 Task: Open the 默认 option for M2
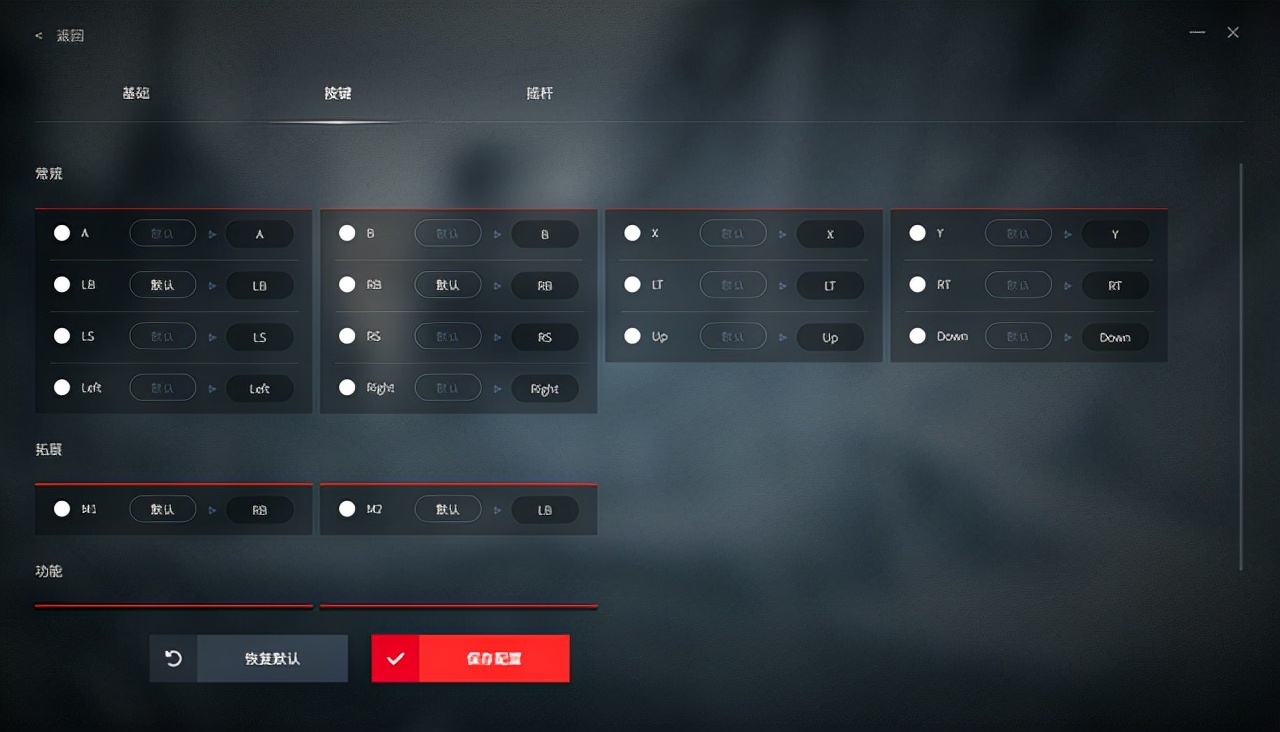click(x=447, y=509)
